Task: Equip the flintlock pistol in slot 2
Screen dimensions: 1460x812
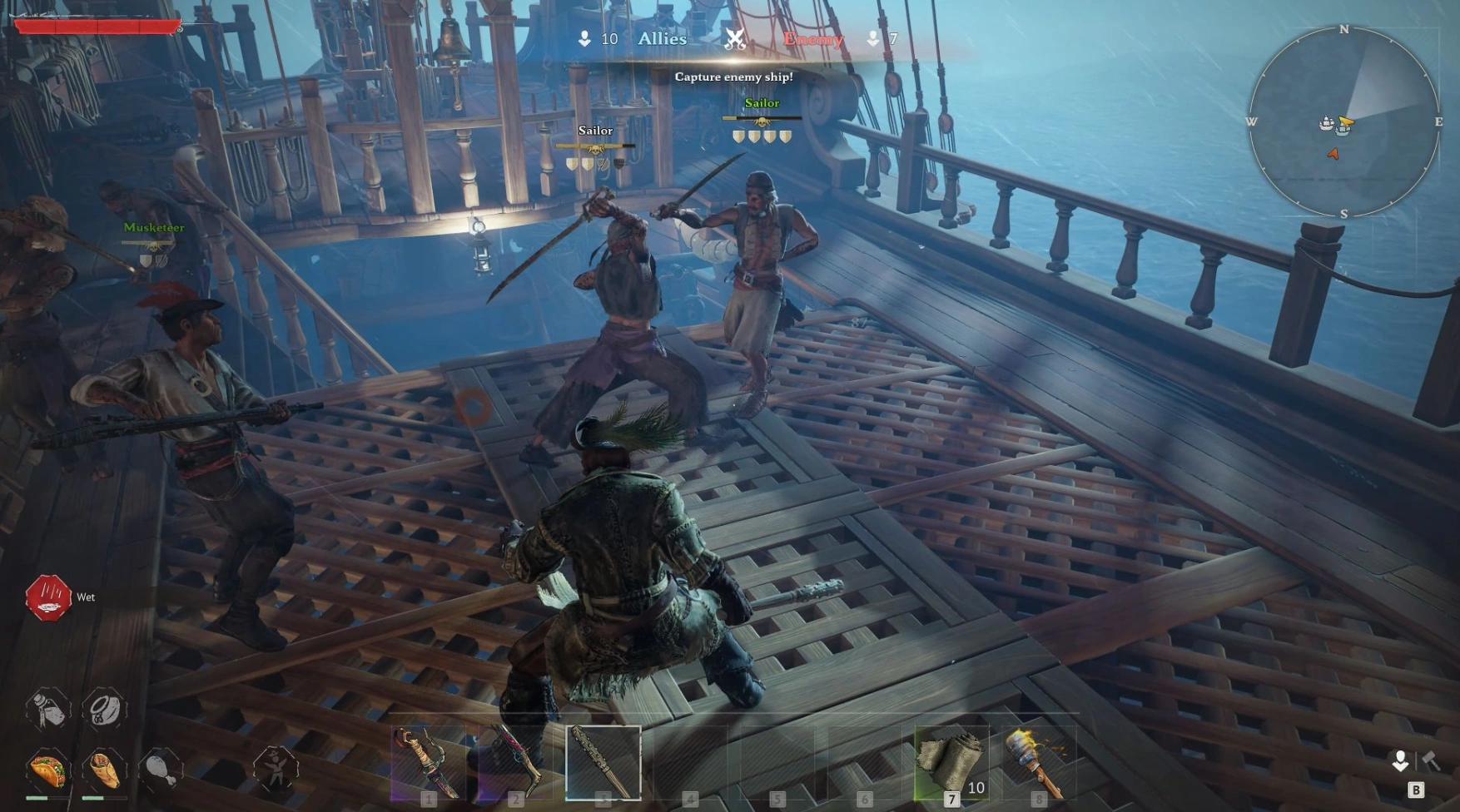Action: pos(516,763)
